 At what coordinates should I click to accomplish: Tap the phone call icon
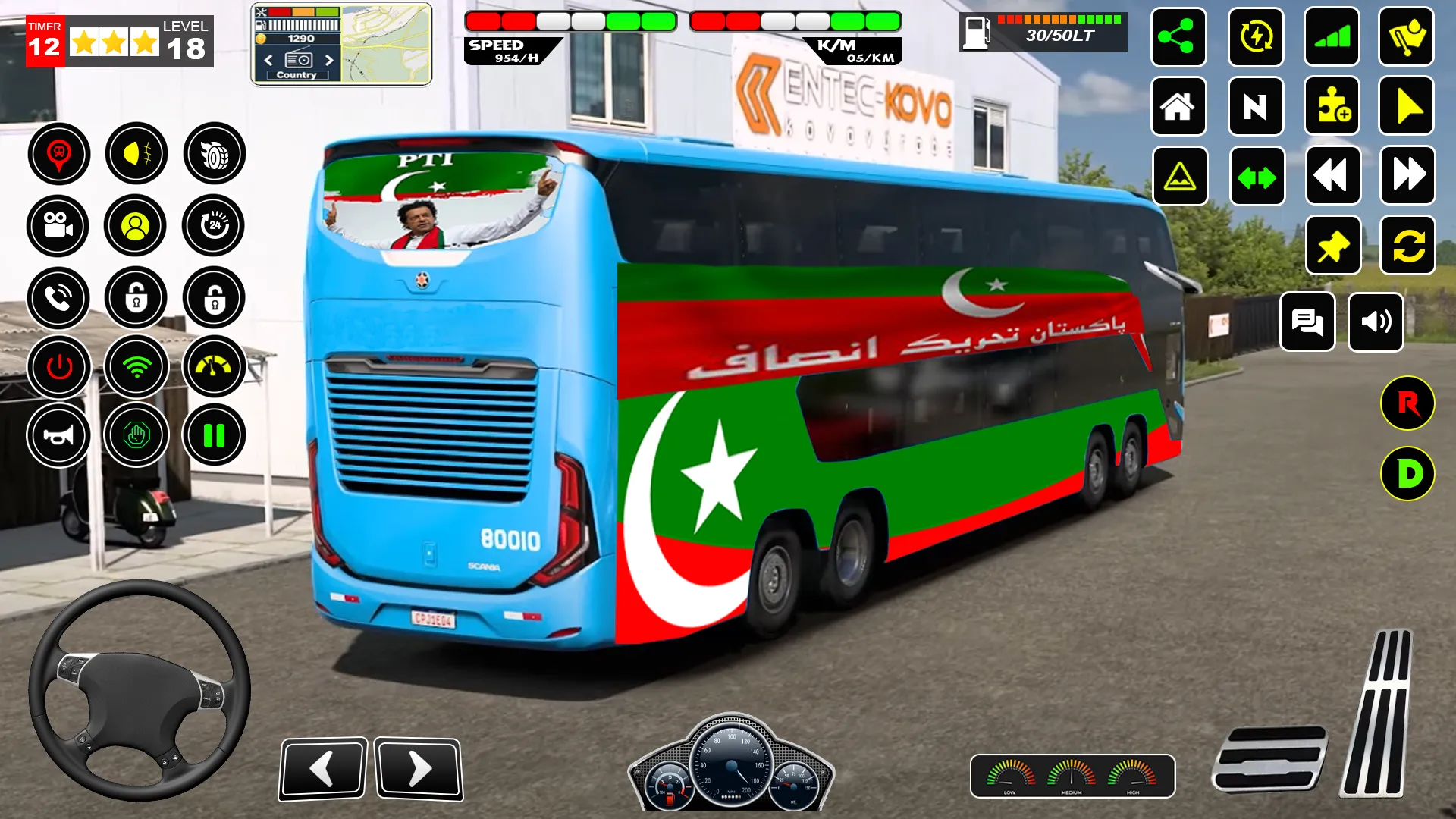(x=59, y=298)
